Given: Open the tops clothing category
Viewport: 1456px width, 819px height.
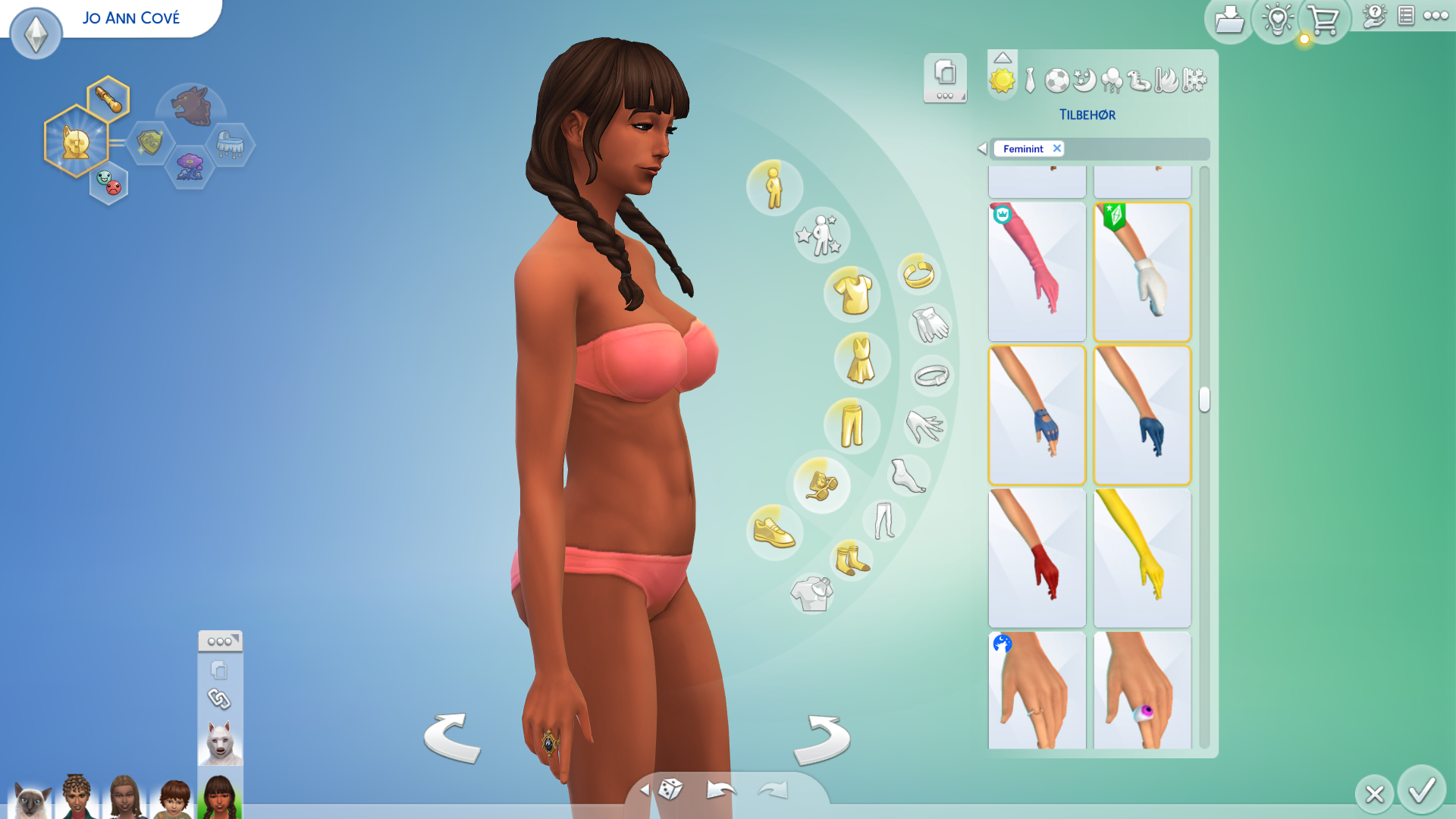Looking at the screenshot, I should click(x=852, y=293).
